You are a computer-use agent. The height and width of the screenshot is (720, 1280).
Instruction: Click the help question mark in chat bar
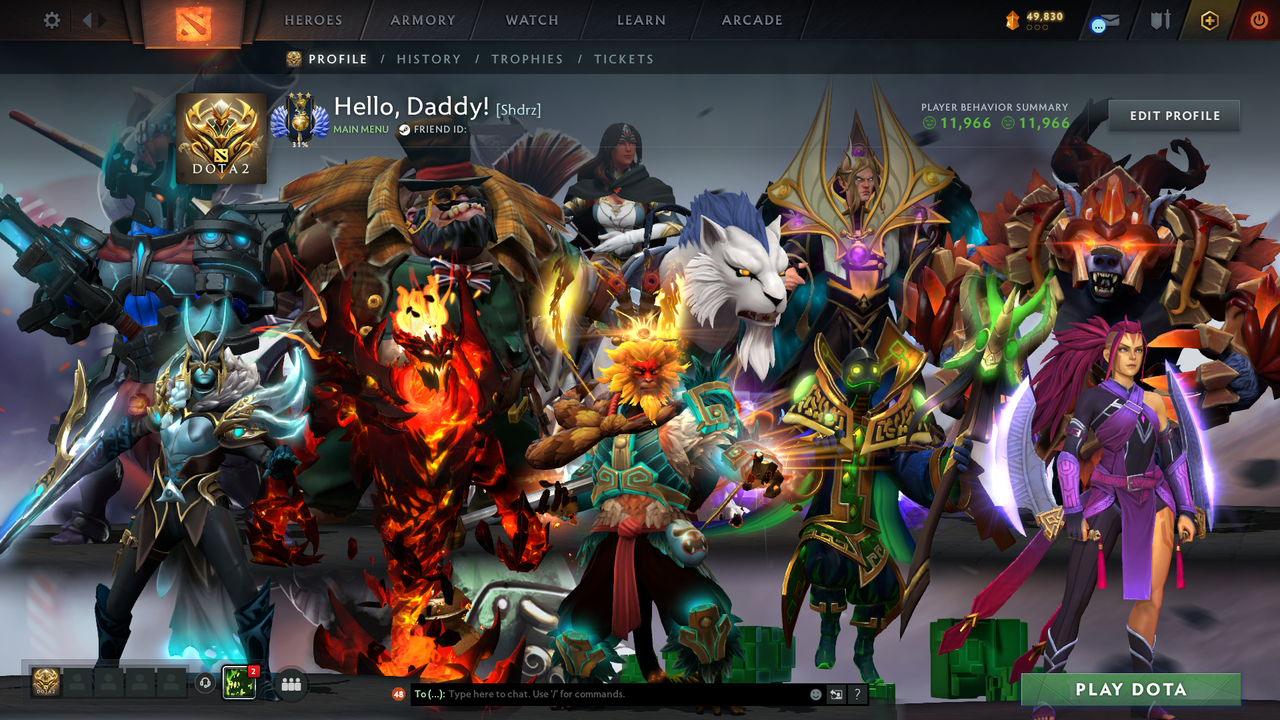(x=857, y=694)
